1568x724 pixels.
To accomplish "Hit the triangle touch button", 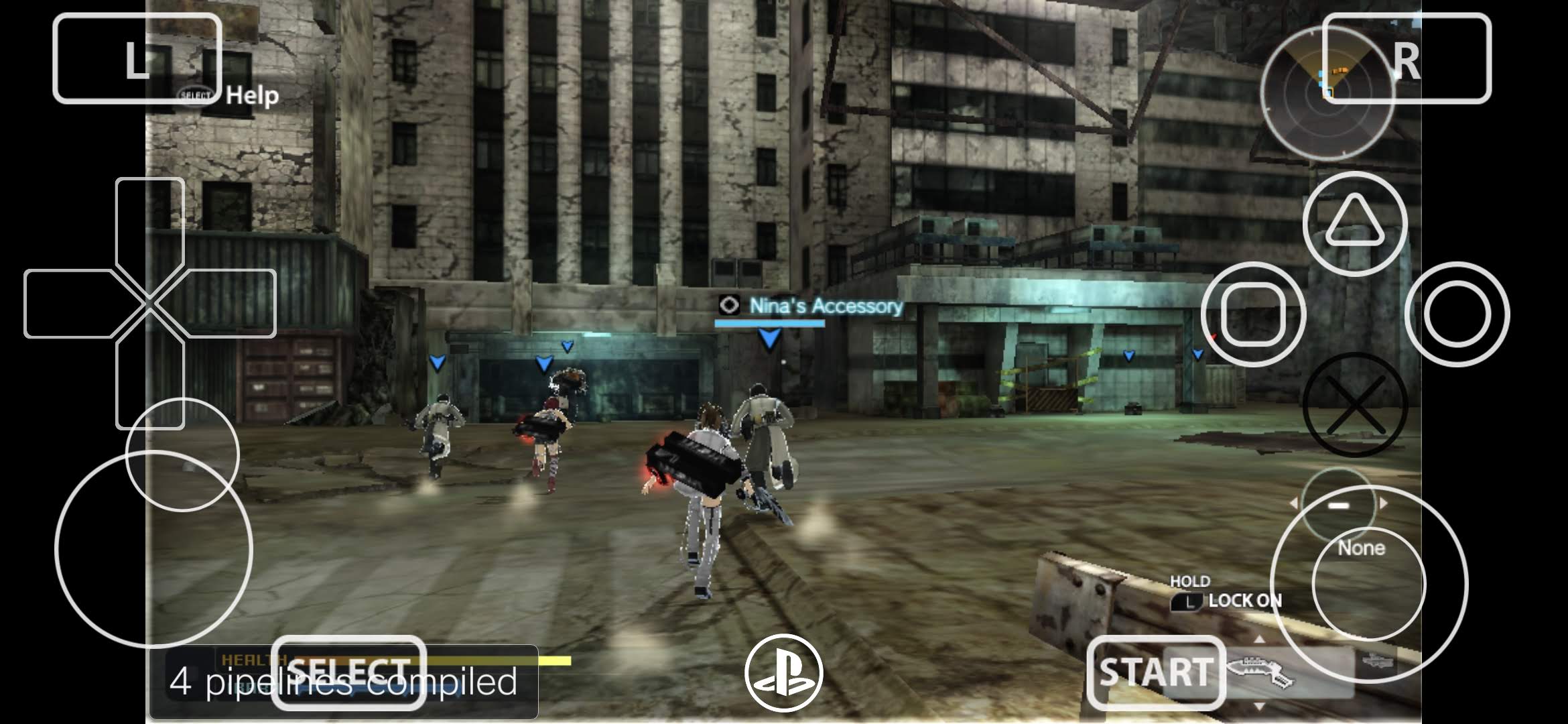I will pyautogui.click(x=1354, y=223).
